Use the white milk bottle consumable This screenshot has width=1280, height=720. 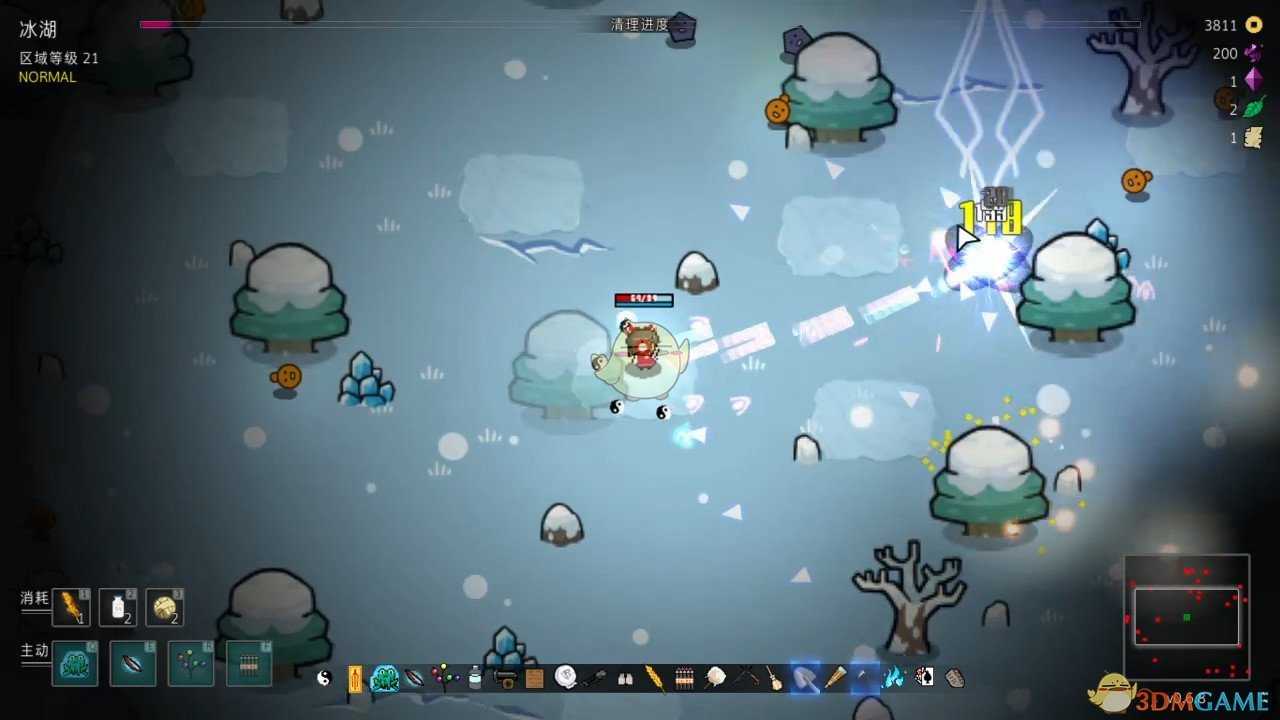[118, 607]
